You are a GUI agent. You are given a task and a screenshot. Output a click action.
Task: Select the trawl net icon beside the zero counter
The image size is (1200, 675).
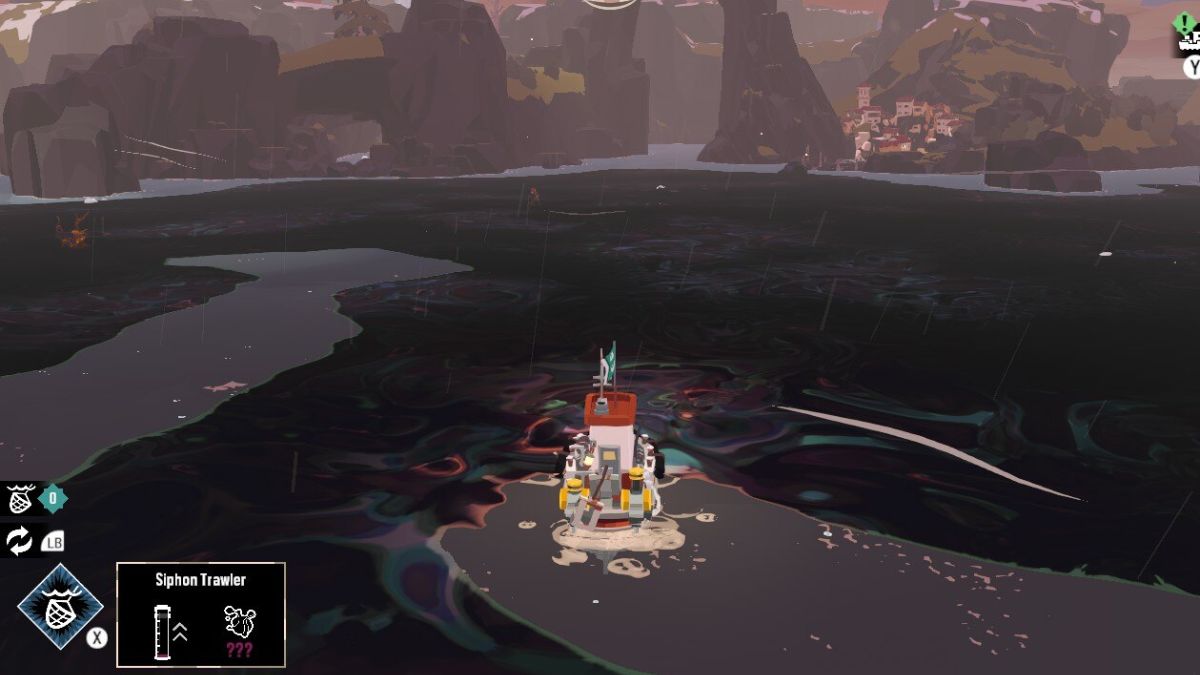click(21, 498)
